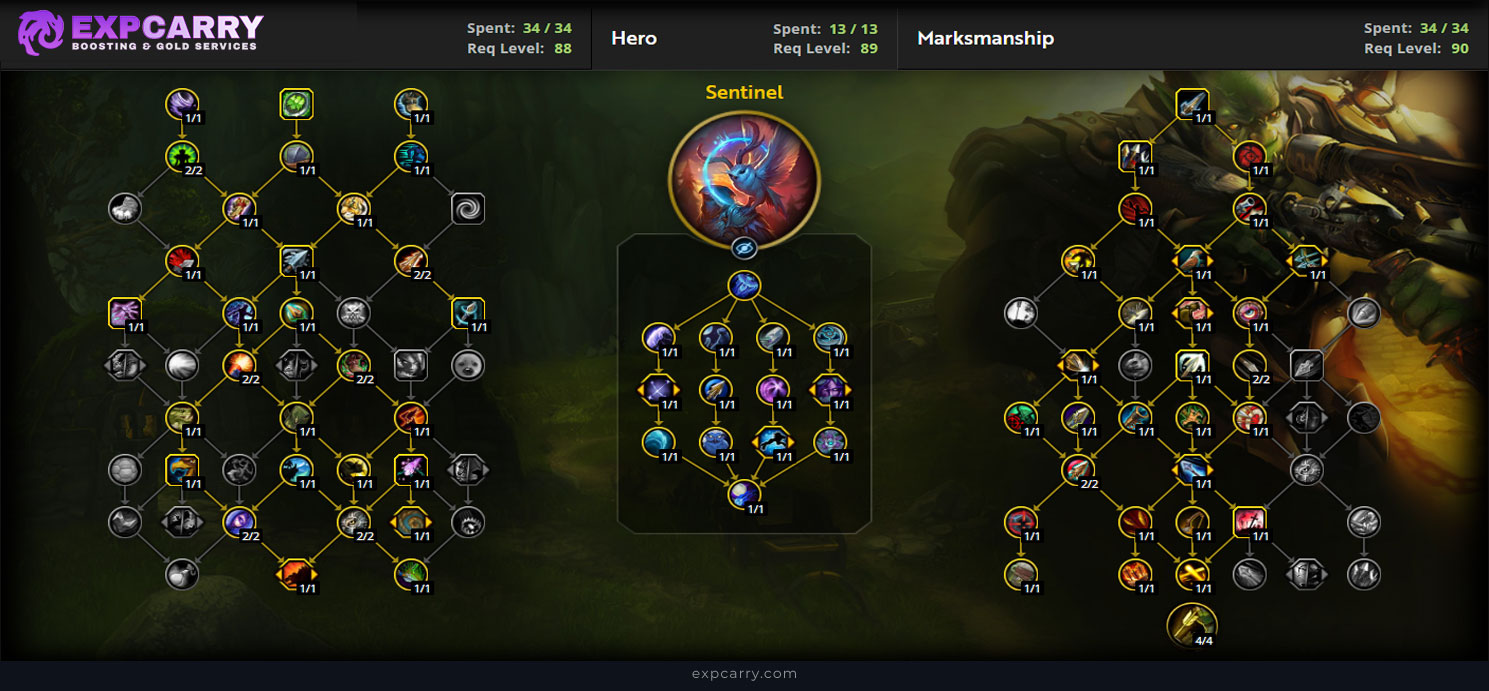
Task: Select the orange fire explosion talent
Action: point(239,365)
